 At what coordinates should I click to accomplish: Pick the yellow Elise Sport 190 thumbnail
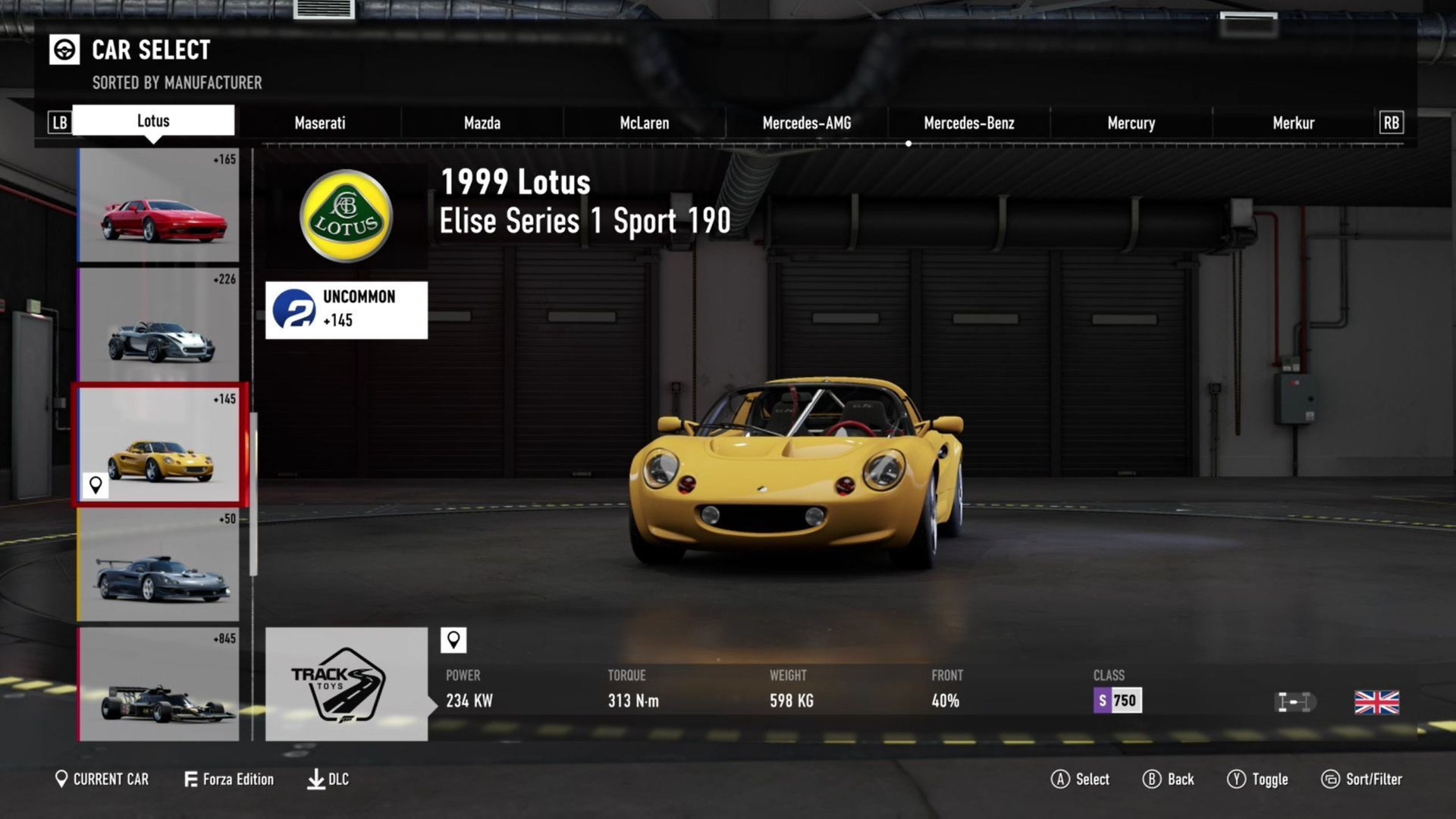[158, 445]
